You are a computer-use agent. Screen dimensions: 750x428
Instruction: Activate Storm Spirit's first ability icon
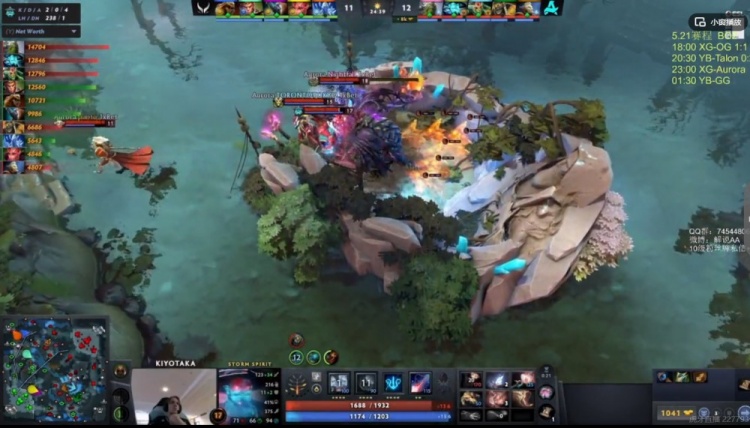[338, 382]
